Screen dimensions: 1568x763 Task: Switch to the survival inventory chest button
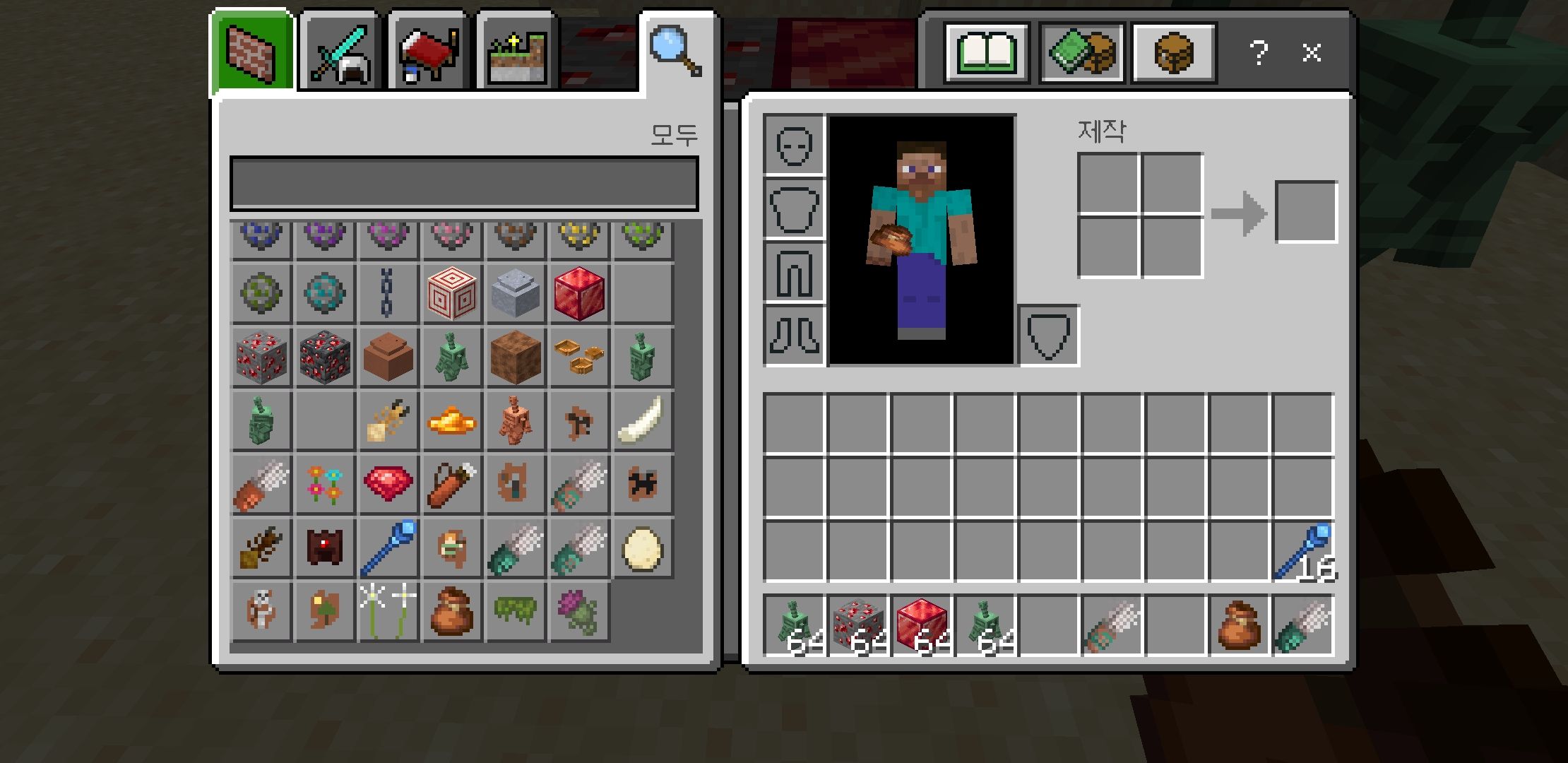[x=1173, y=53]
